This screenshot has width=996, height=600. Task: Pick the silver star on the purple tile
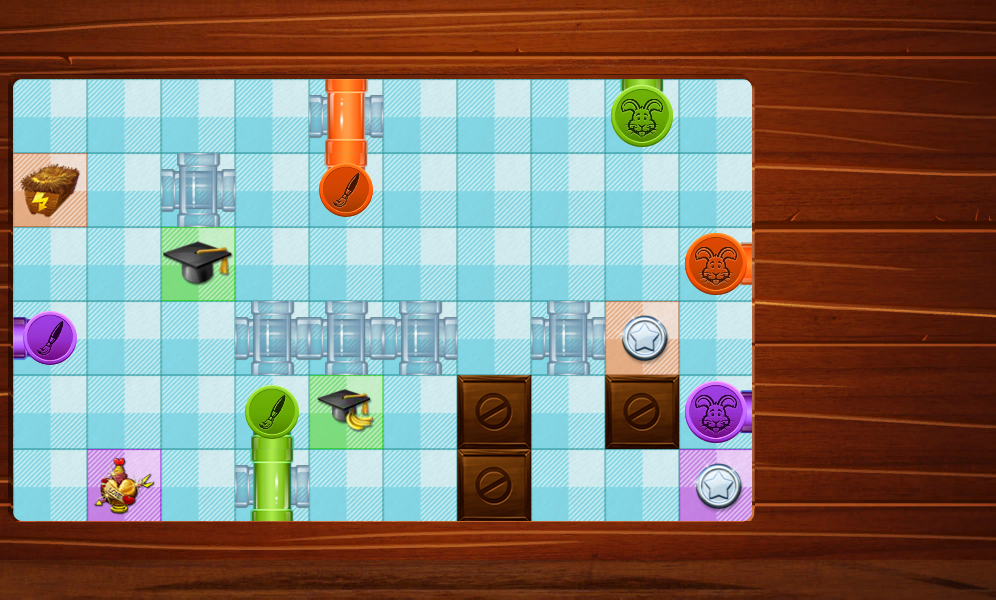[717, 485]
